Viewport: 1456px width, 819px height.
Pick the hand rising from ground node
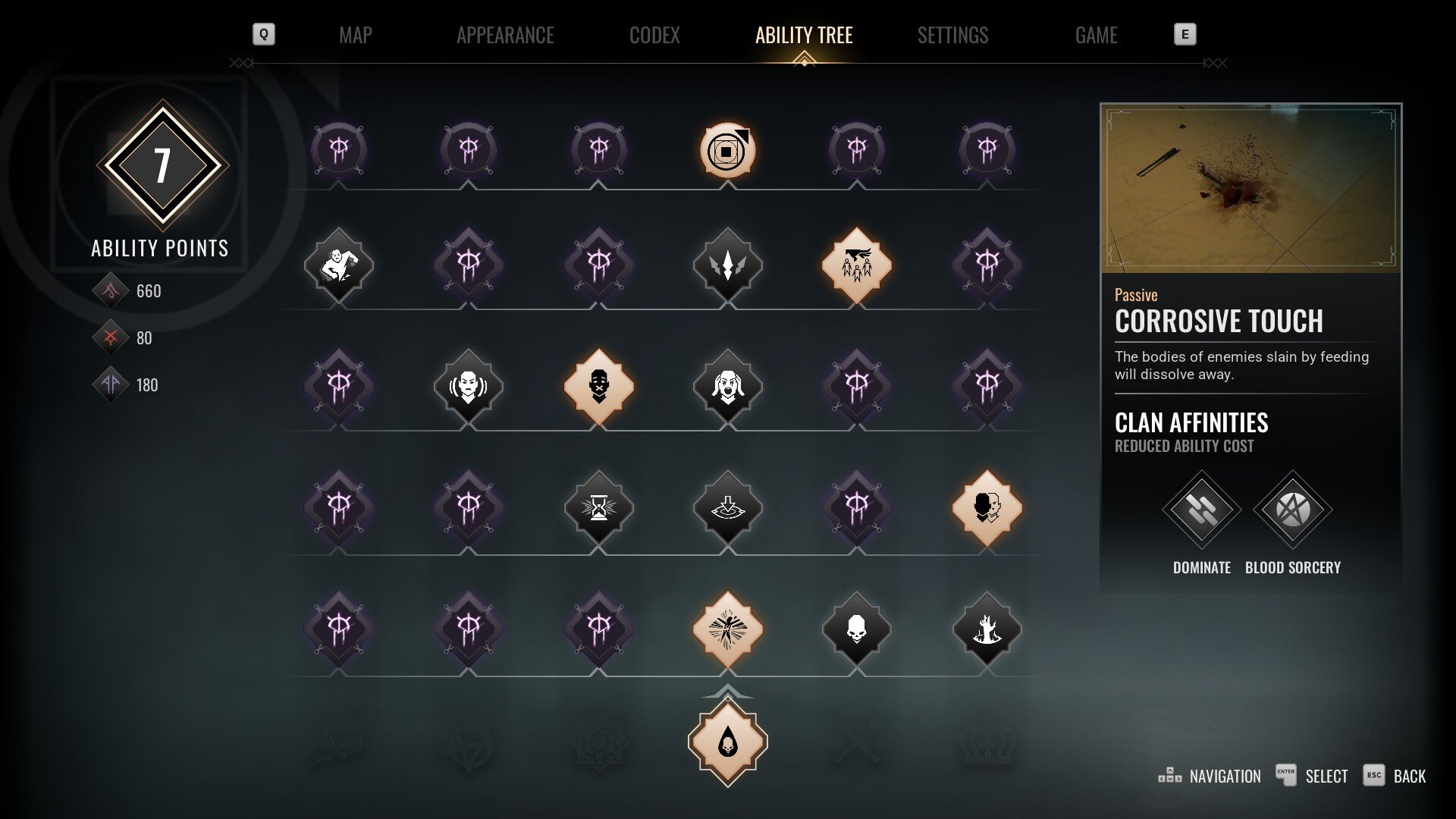(987, 629)
